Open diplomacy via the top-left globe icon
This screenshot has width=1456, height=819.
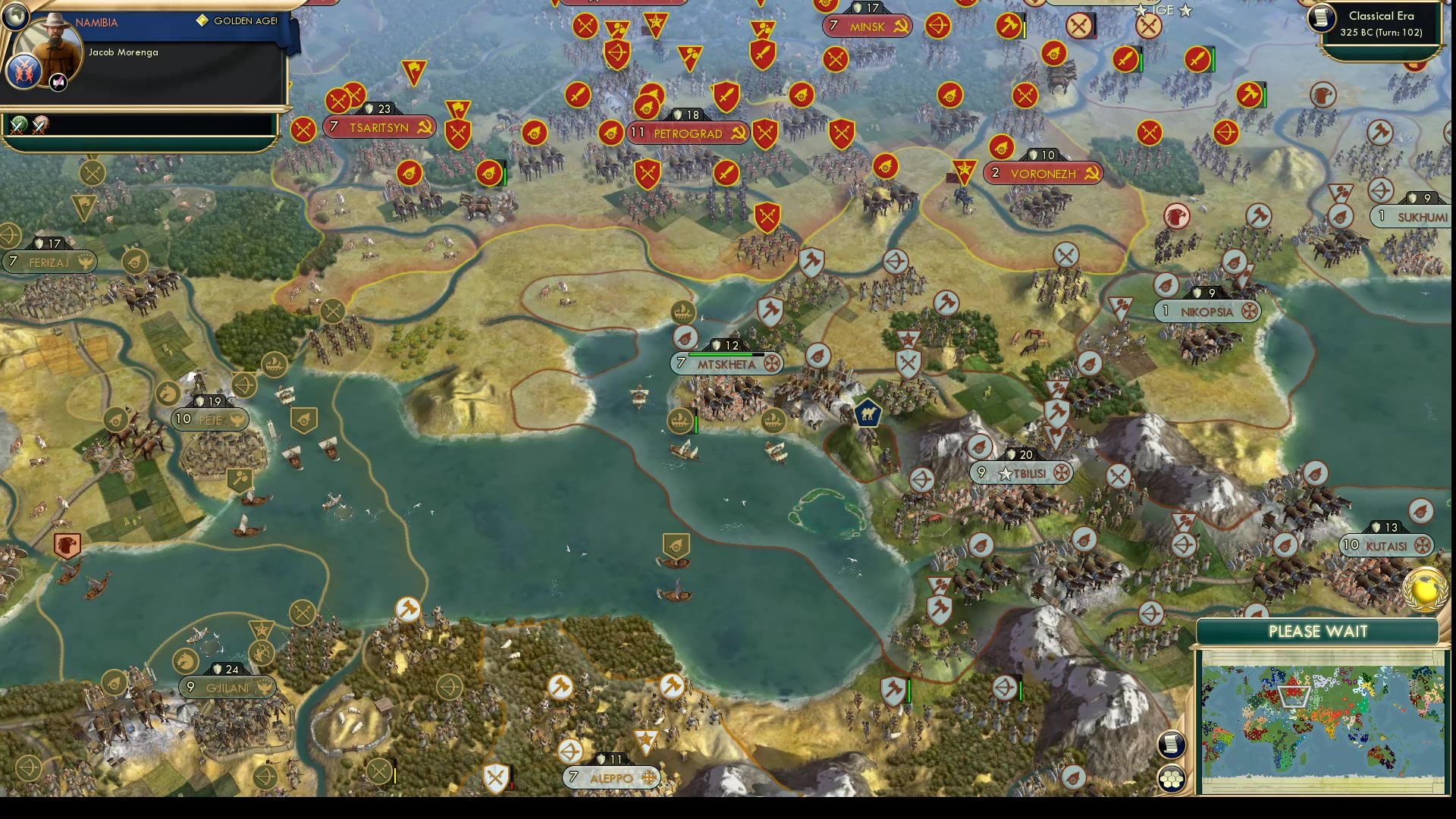pyautogui.click(x=15, y=19)
